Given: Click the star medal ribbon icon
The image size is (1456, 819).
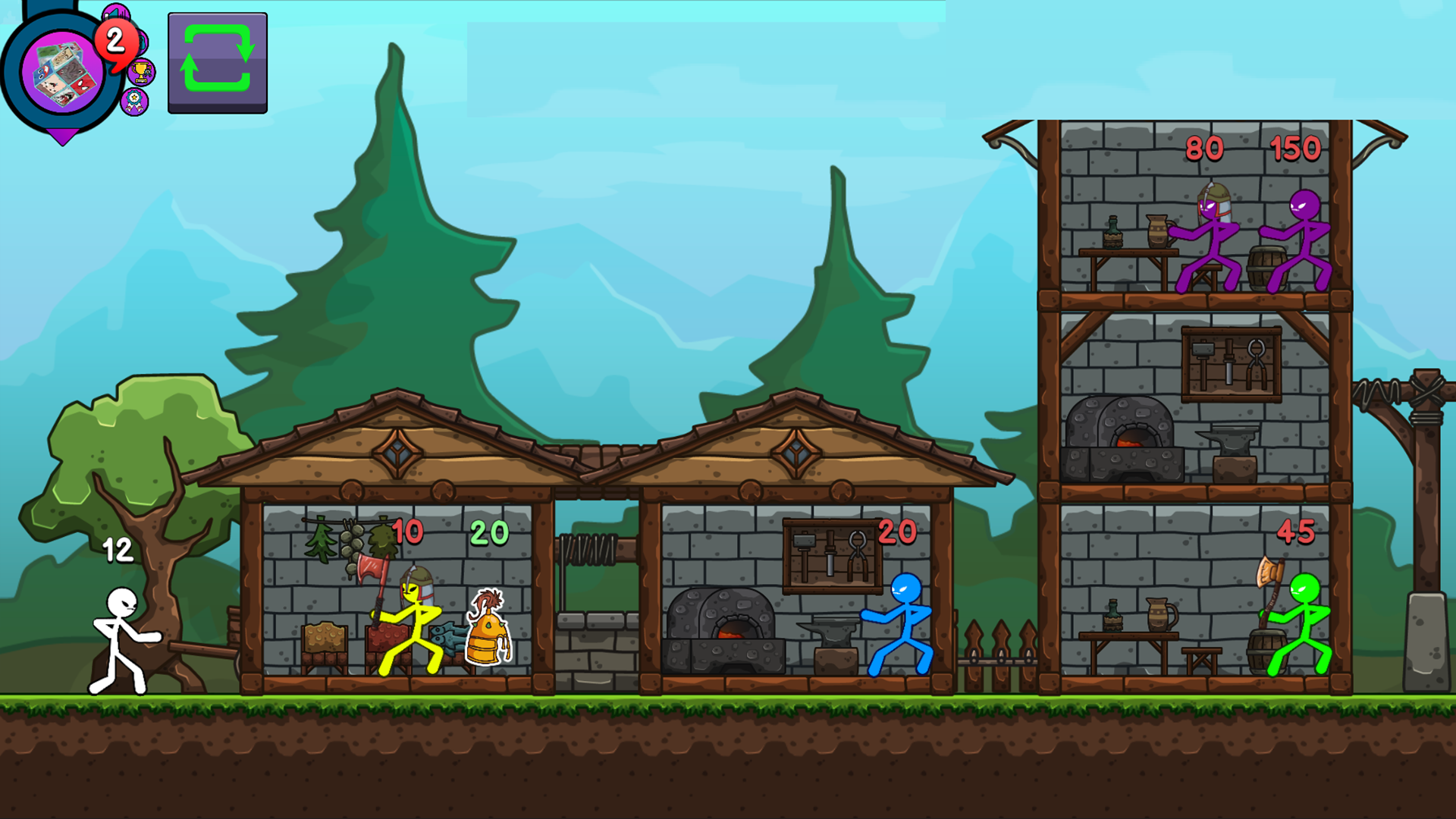Looking at the screenshot, I should (x=134, y=102).
